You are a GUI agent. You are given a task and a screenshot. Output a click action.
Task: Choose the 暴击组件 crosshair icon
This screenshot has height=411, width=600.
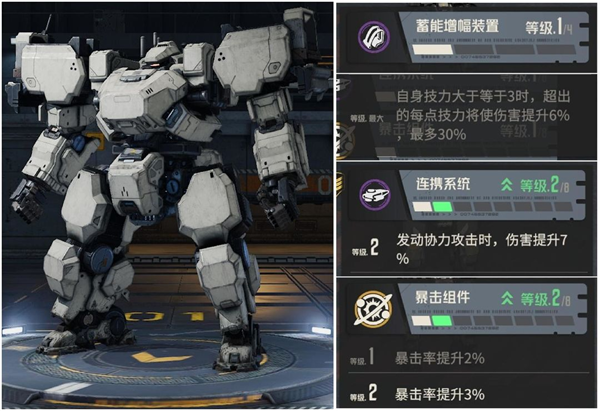371,308
